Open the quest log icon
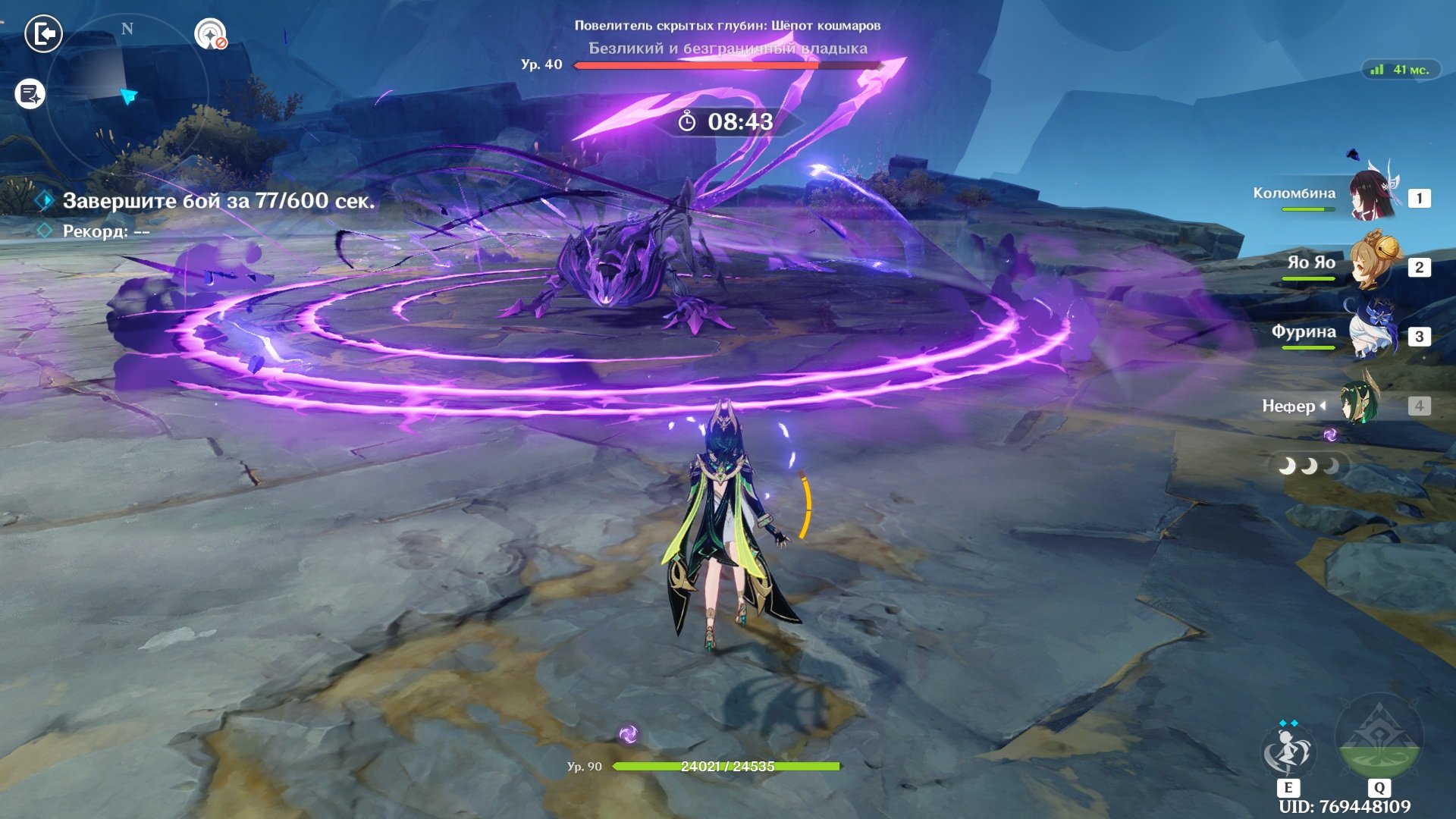 tap(30, 94)
